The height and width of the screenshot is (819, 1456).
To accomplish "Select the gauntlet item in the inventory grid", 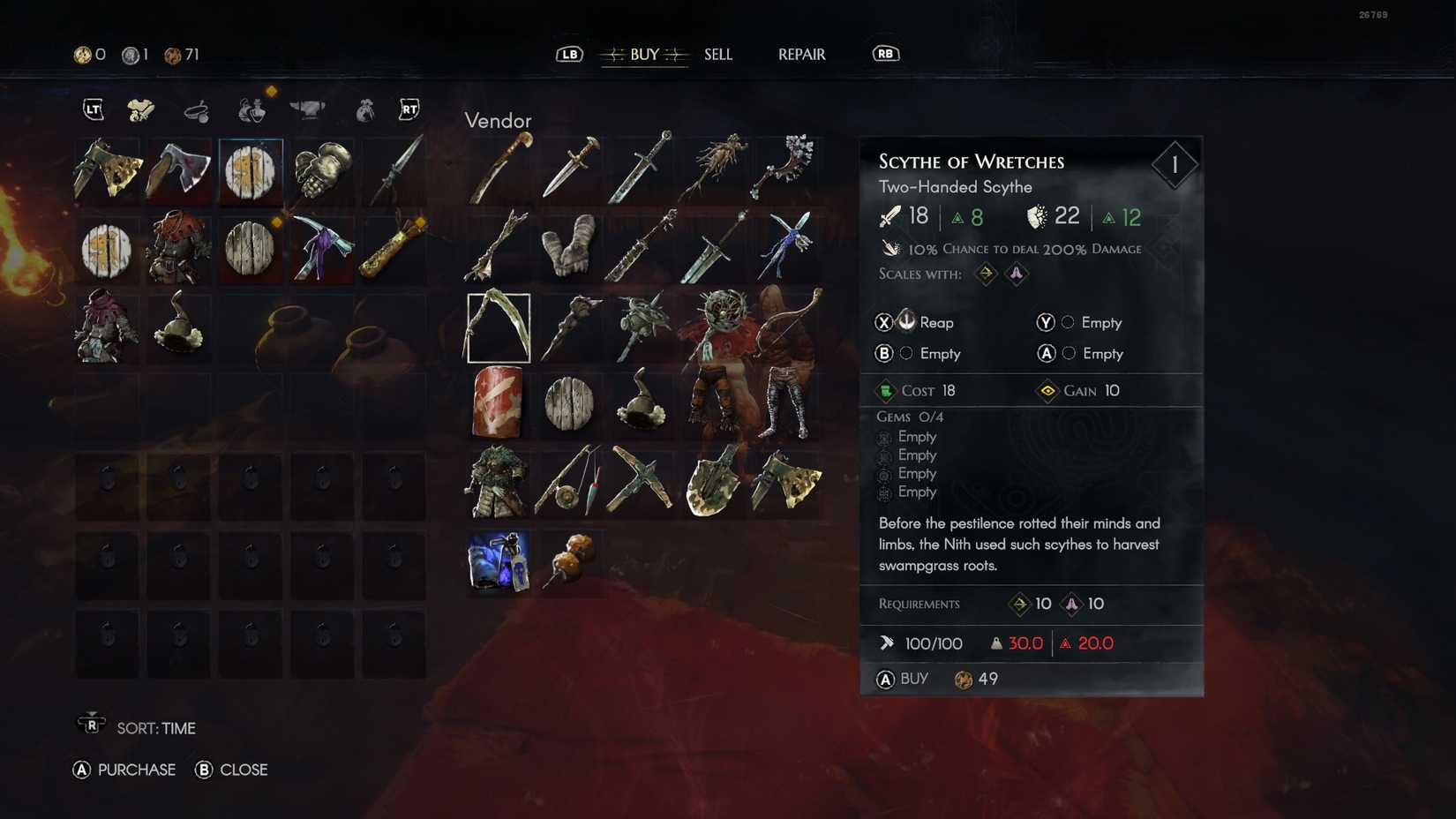I will point(321,172).
